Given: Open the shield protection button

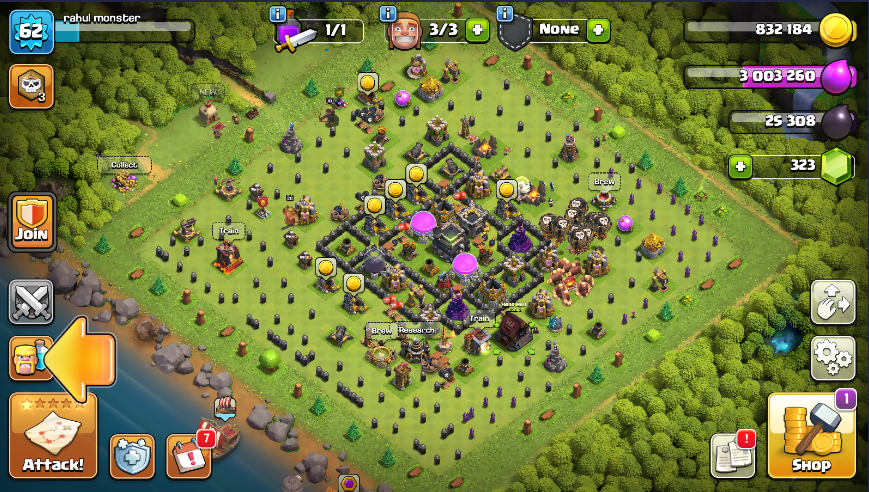Looking at the screenshot, I should (x=132, y=456).
